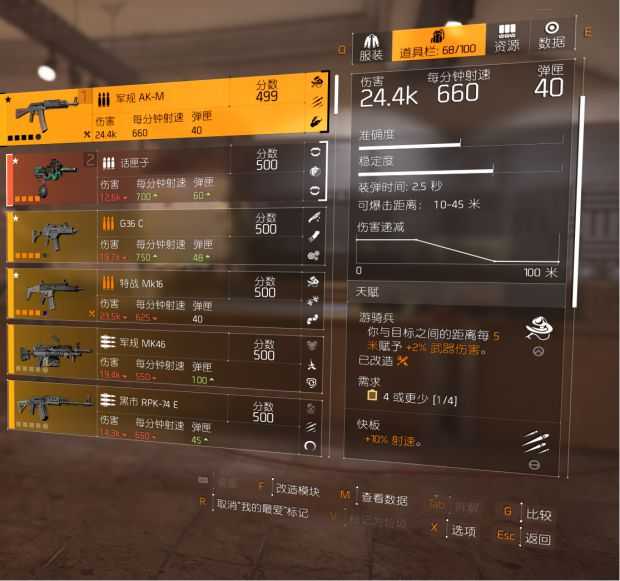The height and width of the screenshot is (581, 620).
Task: Open the 道具栏 68/100 inventory tab
Action: 437,44
